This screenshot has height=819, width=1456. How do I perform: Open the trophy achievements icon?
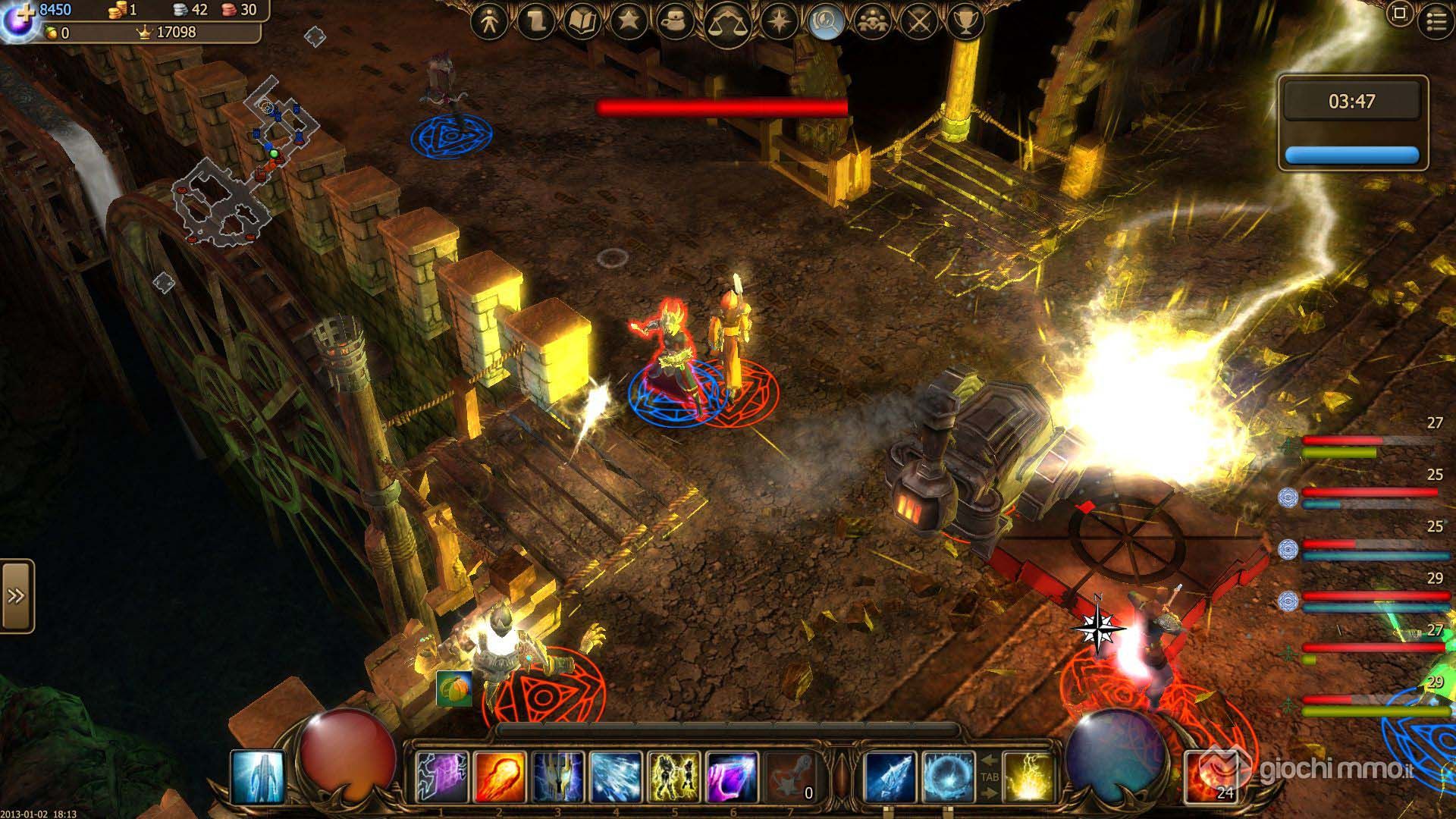(965, 22)
